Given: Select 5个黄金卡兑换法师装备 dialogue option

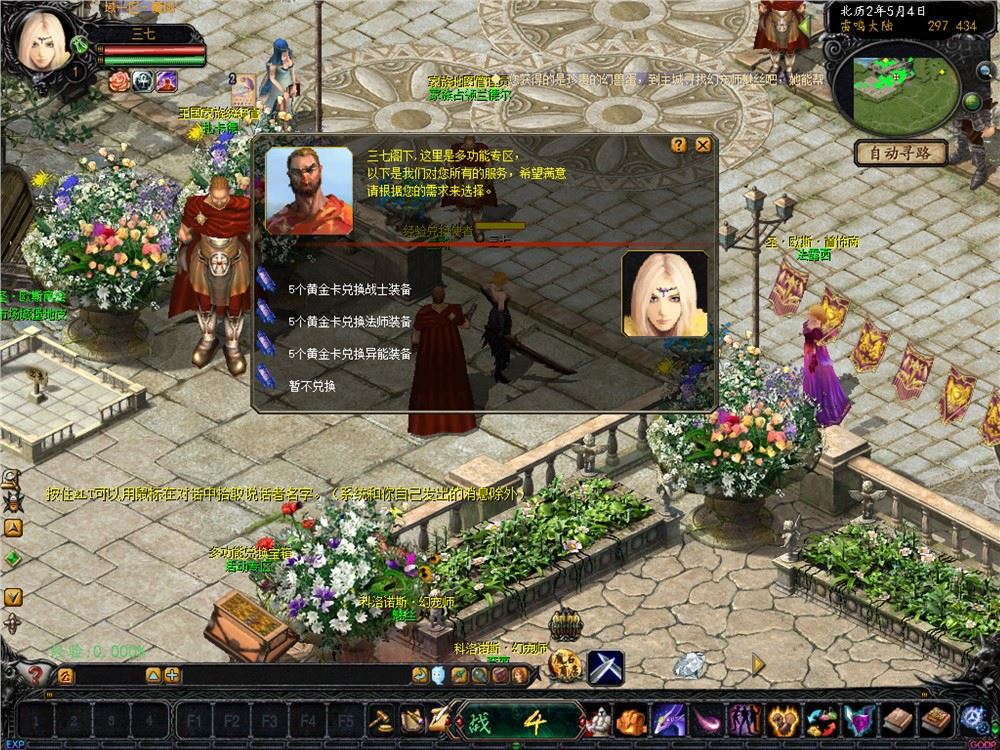Looking at the screenshot, I should 349,322.
